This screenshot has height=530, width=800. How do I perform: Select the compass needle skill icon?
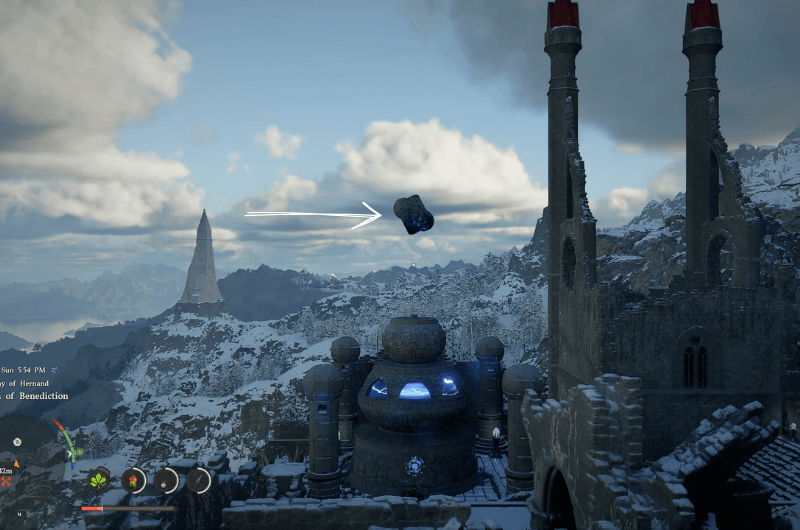click(199, 480)
